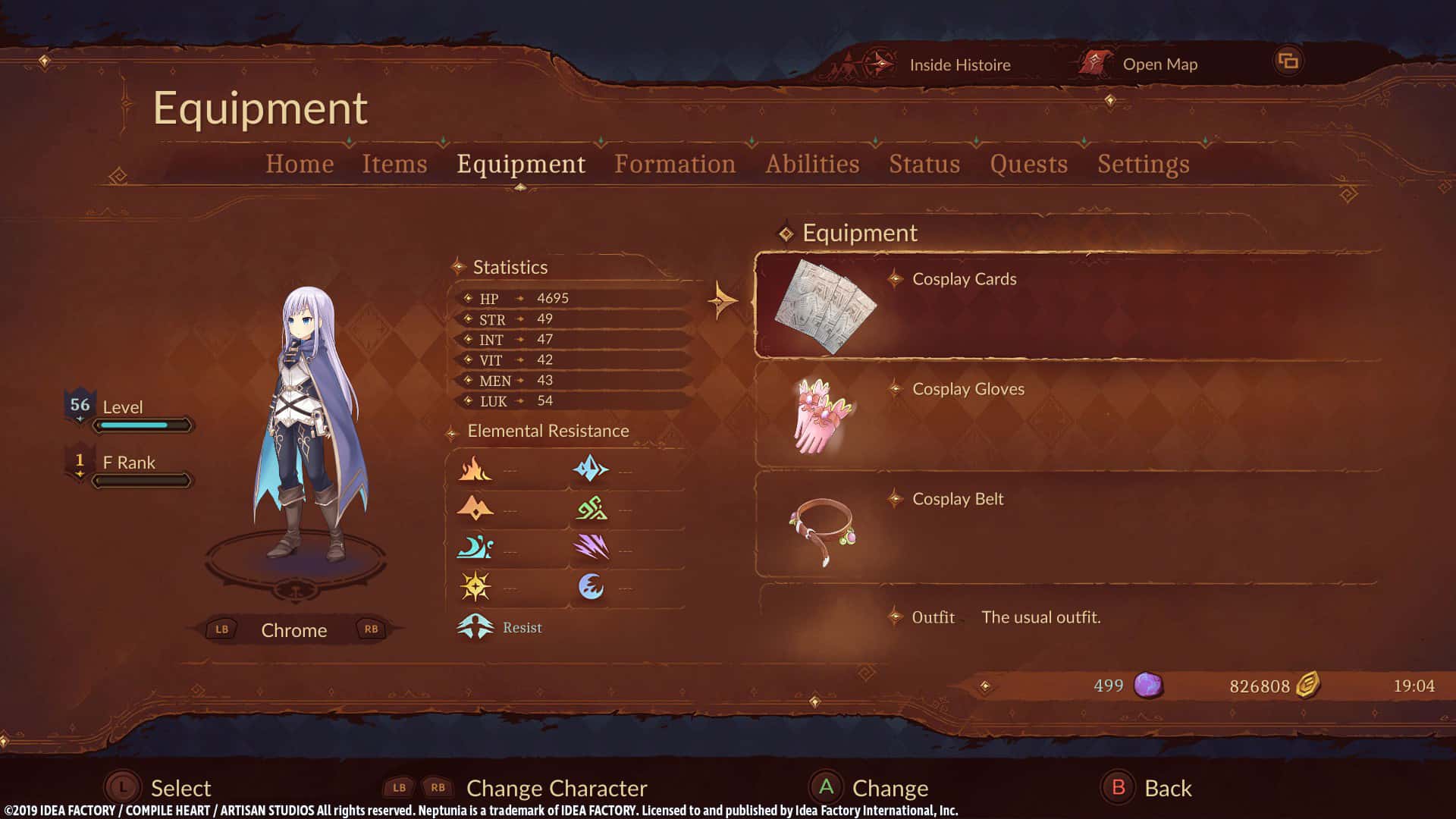Click the Resist elemental icon
Image resolution: width=1456 pixels, height=819 pixels.
coord(474,627)
